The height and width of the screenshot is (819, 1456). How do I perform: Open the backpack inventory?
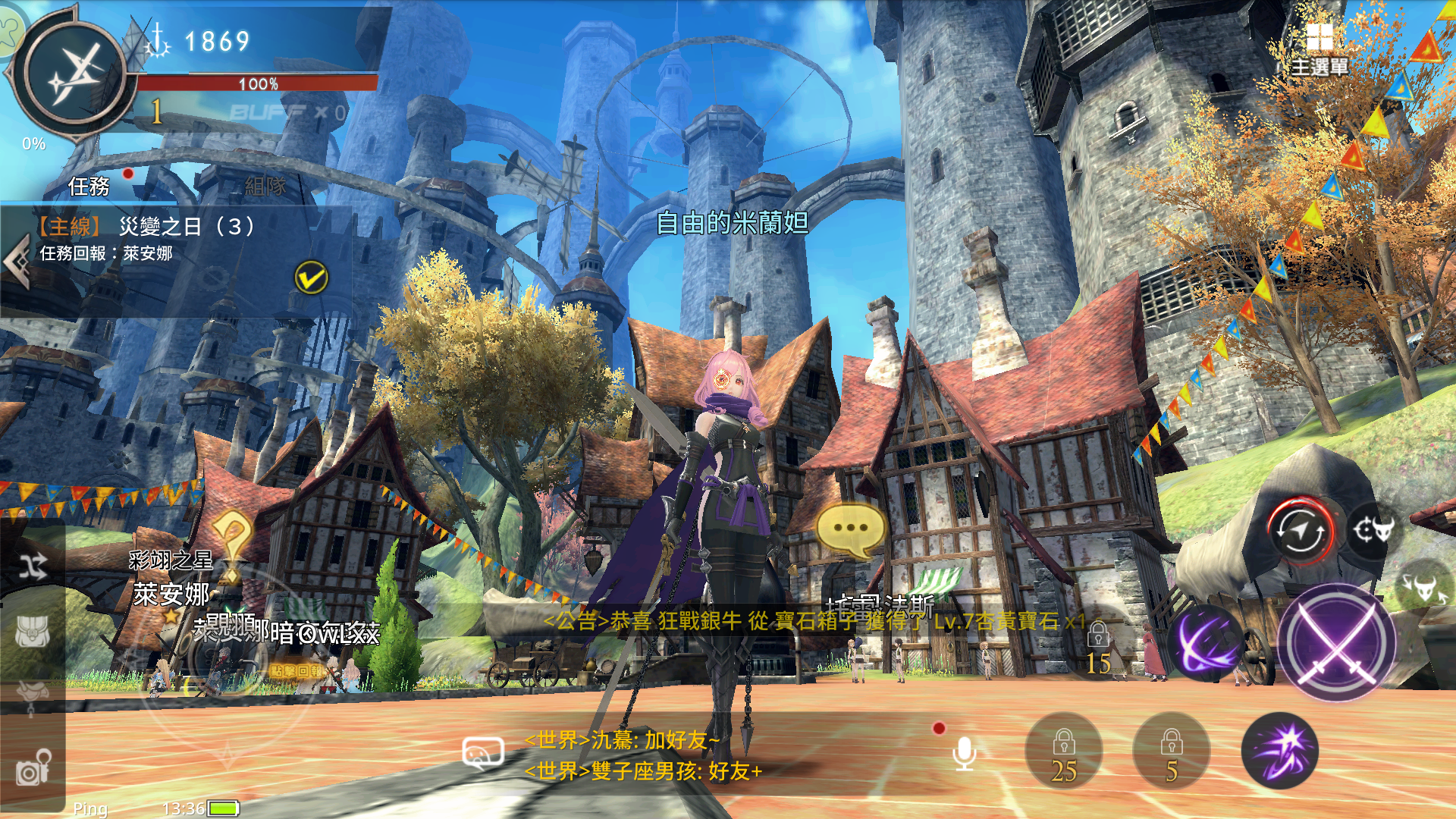point(33,631)
